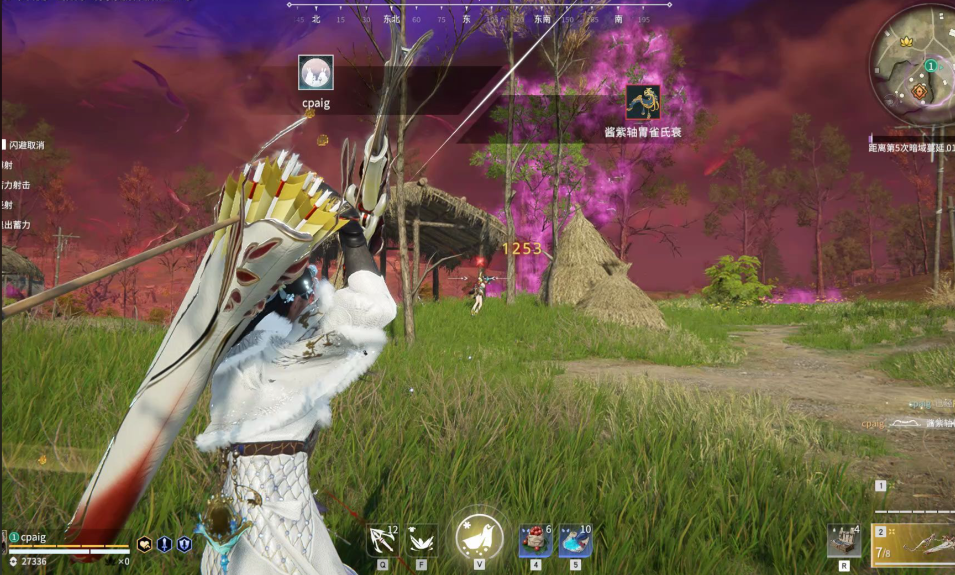955x575 pixels.
Task: Click the golden heart buff icon
Action: (144, 544)
